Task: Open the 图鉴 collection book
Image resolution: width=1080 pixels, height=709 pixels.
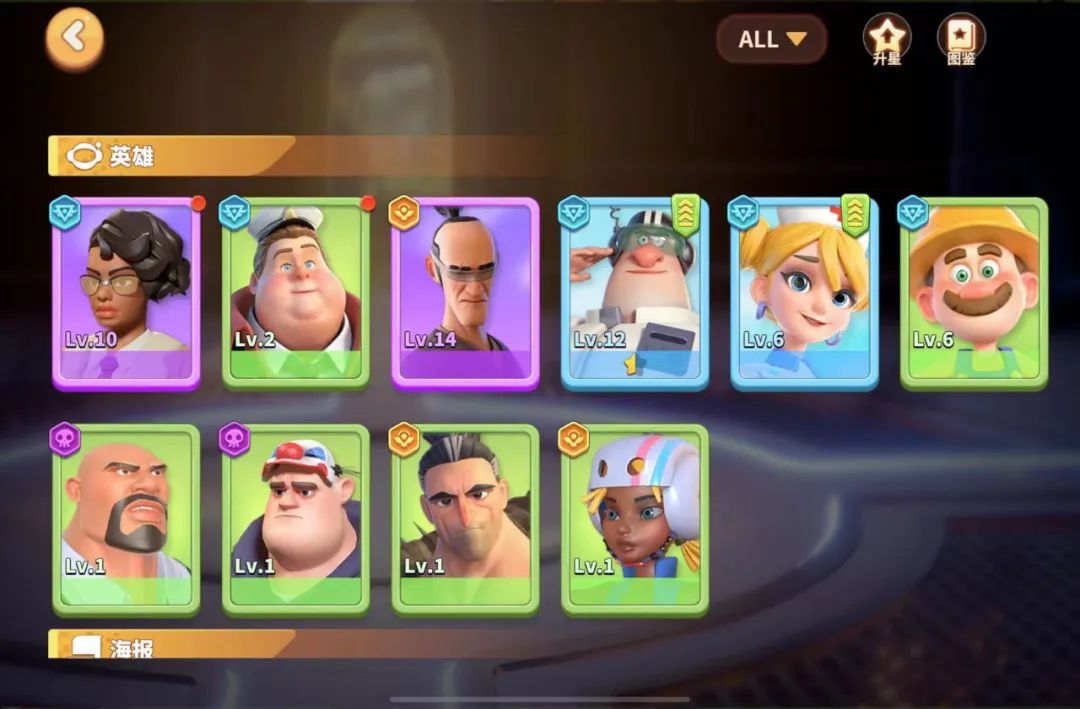Action: point(960,39)
